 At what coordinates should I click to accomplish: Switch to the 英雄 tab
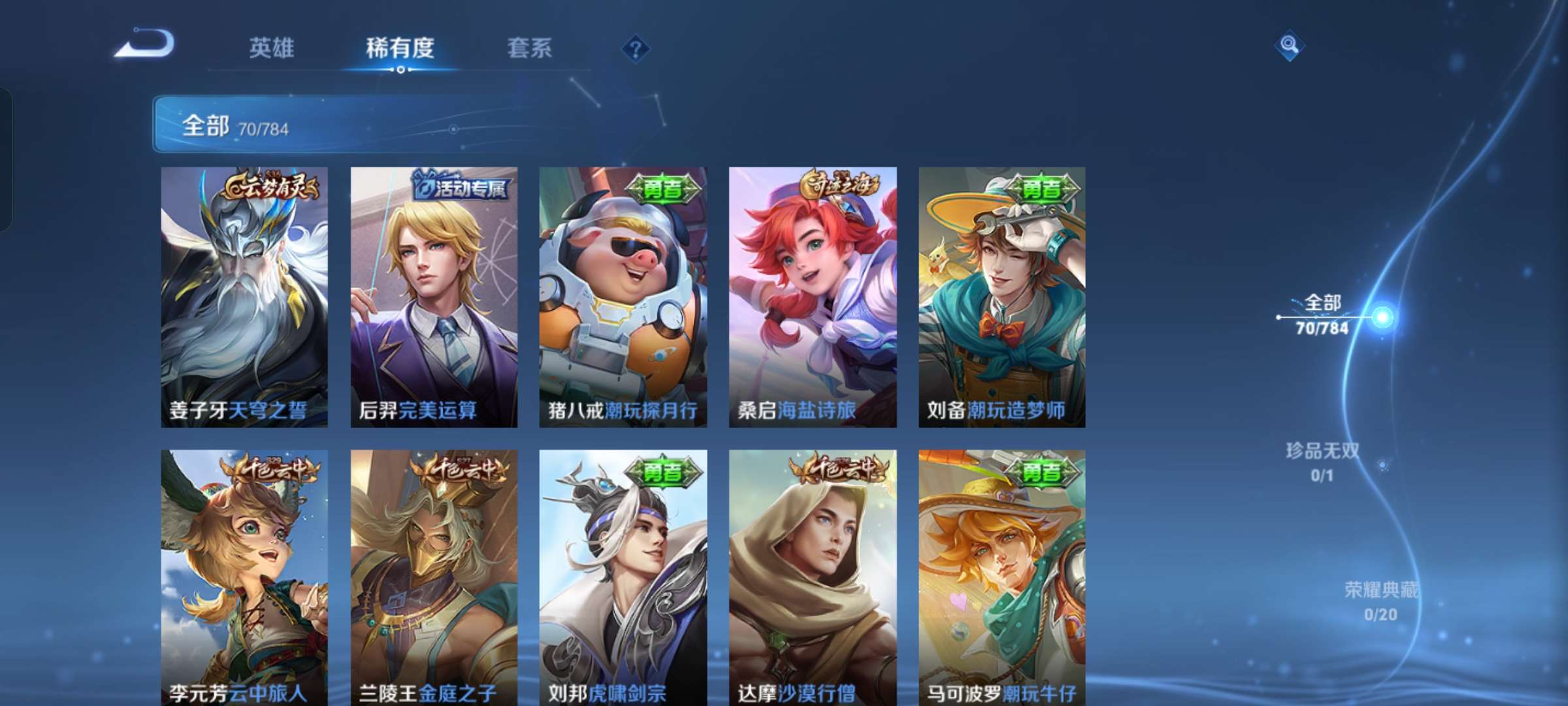click(272, 47)
